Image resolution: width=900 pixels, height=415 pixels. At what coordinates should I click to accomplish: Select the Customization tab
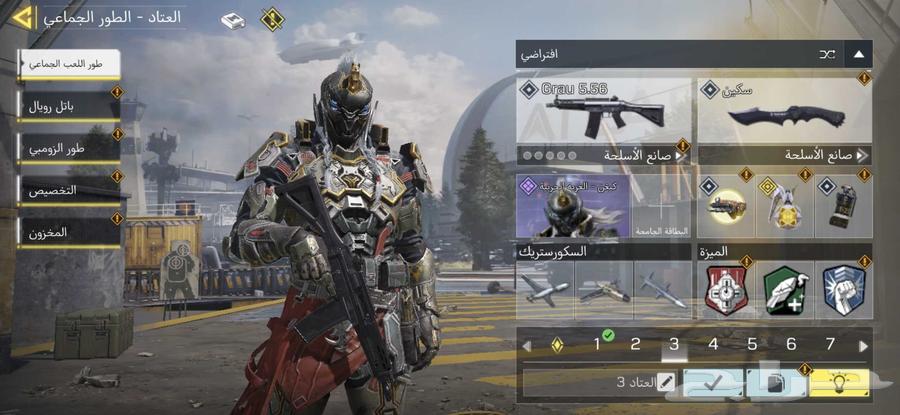68,190
